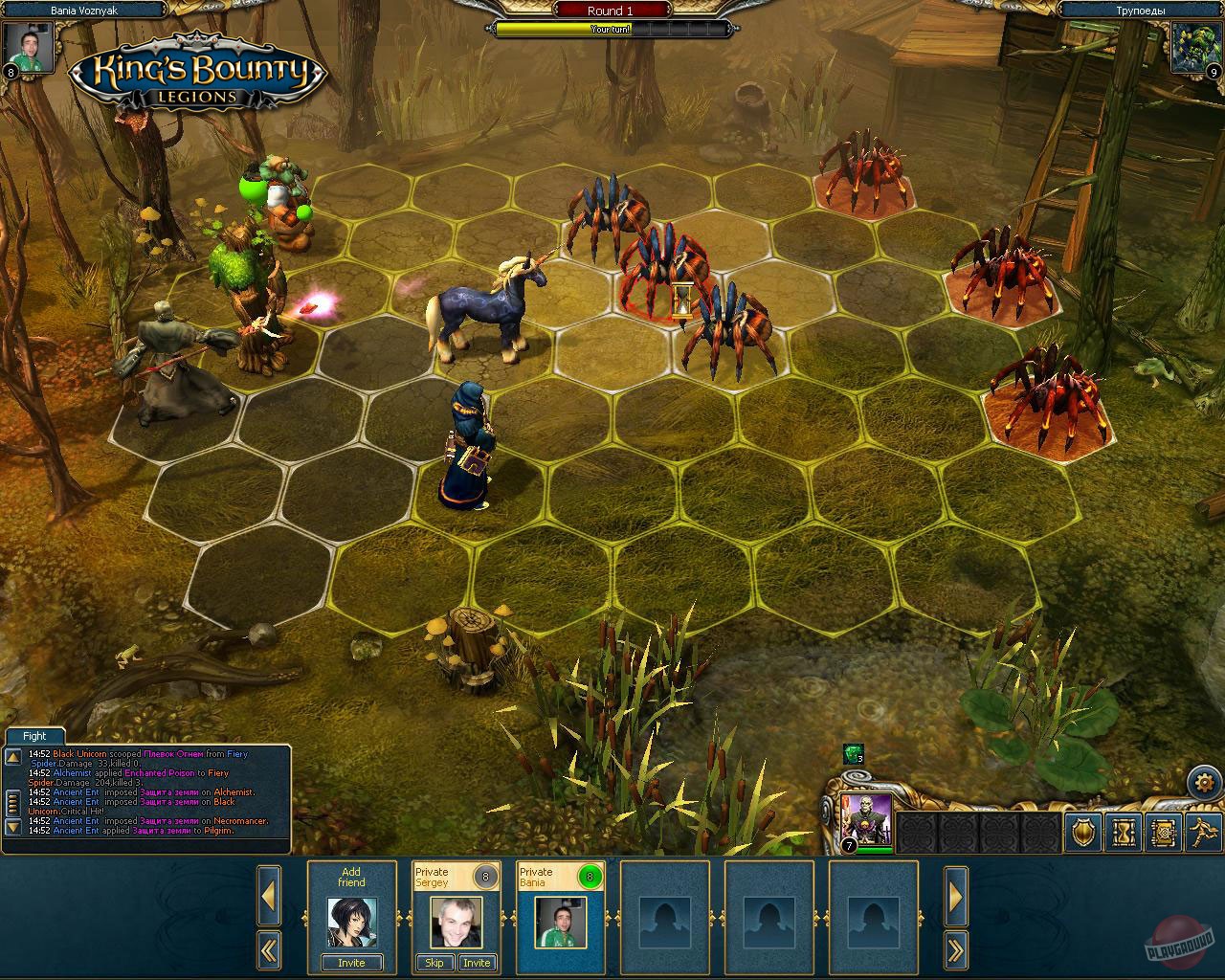The image size is (1225, 980).
Task: Collapse friend list with left double-chevron
Action: click(x=269, y=948)
